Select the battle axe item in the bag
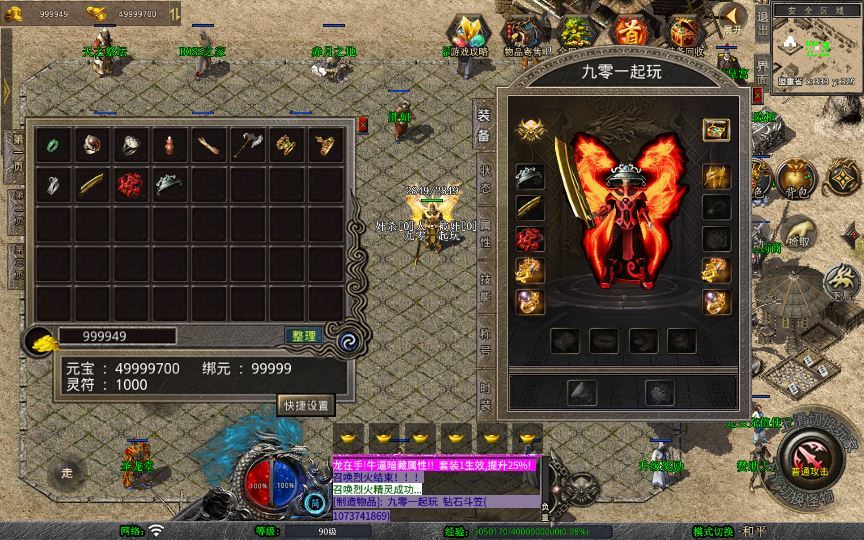Screen dimensions: 864x540 coord(247,145)
